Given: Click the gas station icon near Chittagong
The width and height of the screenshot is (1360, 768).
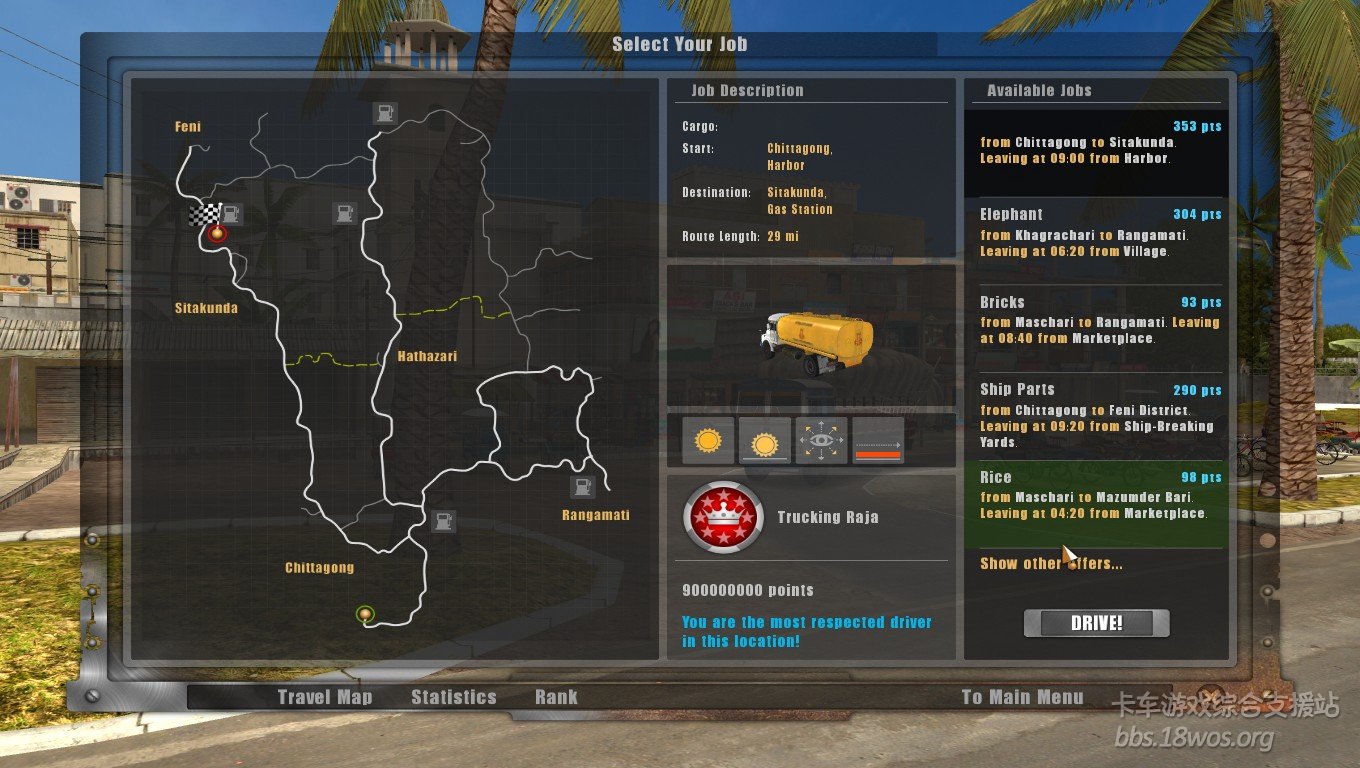Looking at the screenshot, I should [x=443, y=520].
